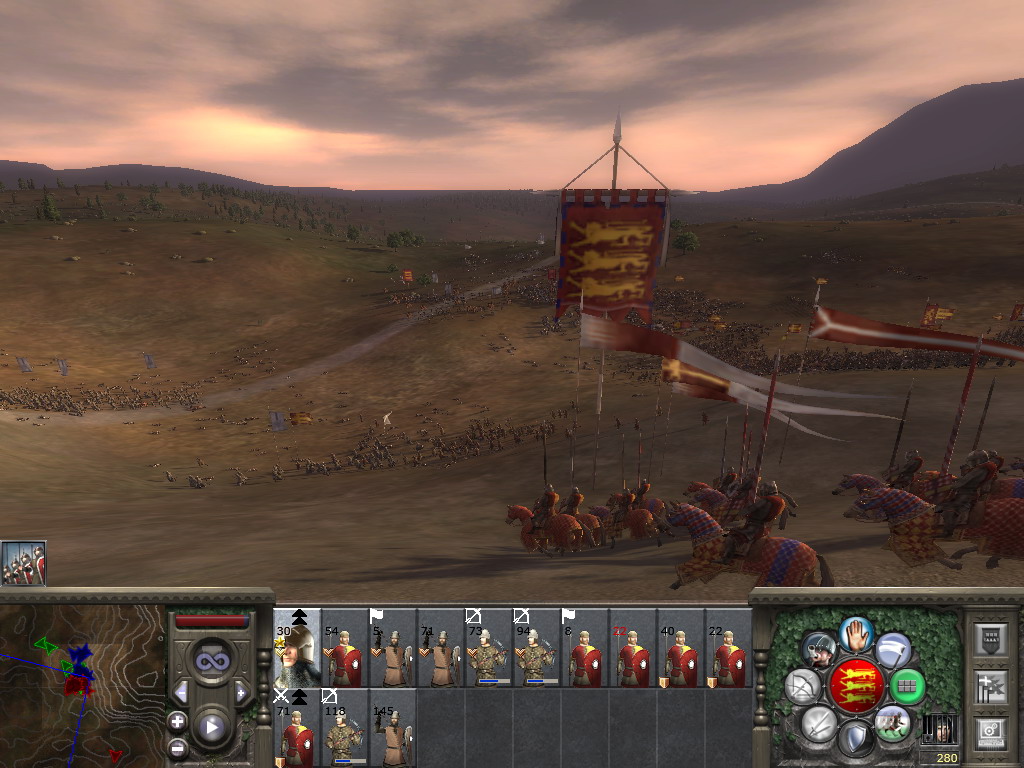Open the prisoner portrait behind bars
1024x768 pixels.
tap(938, 729)
